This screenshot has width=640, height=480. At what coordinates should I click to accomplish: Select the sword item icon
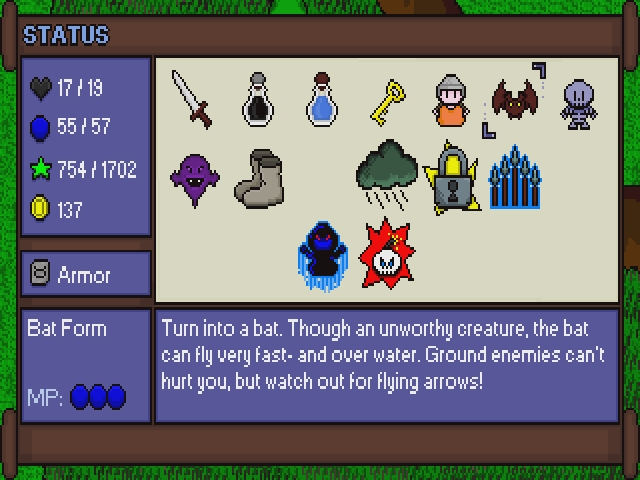[x=191, y=99]
